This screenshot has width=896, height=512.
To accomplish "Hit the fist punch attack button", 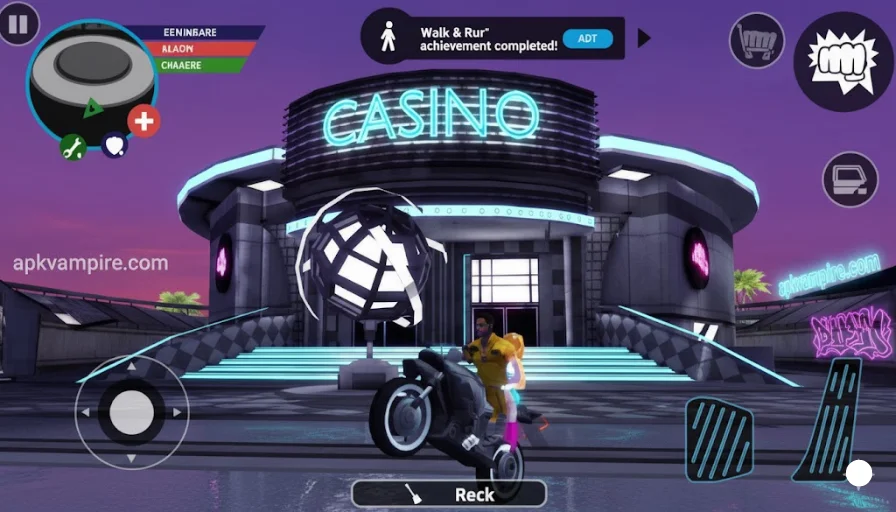I will click(843, 61).
